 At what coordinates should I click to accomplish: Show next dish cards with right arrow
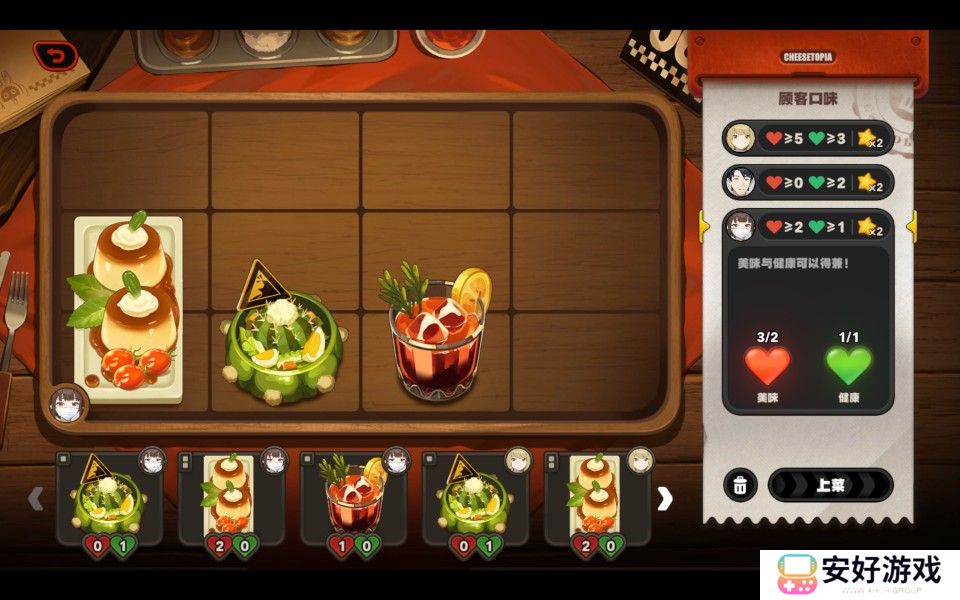(x=665, y=498)
